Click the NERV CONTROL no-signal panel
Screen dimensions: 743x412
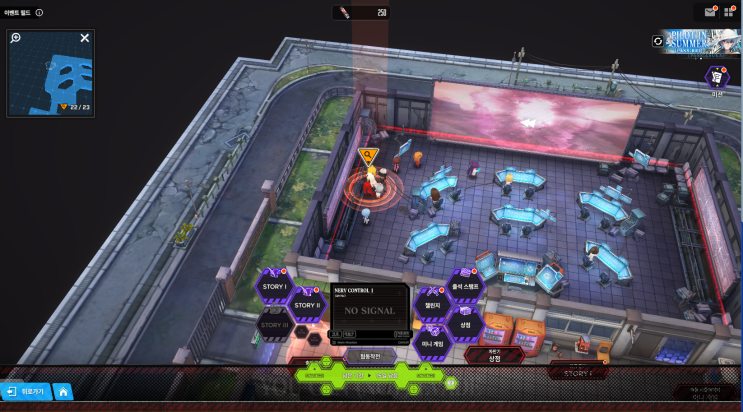pos(369,309)
